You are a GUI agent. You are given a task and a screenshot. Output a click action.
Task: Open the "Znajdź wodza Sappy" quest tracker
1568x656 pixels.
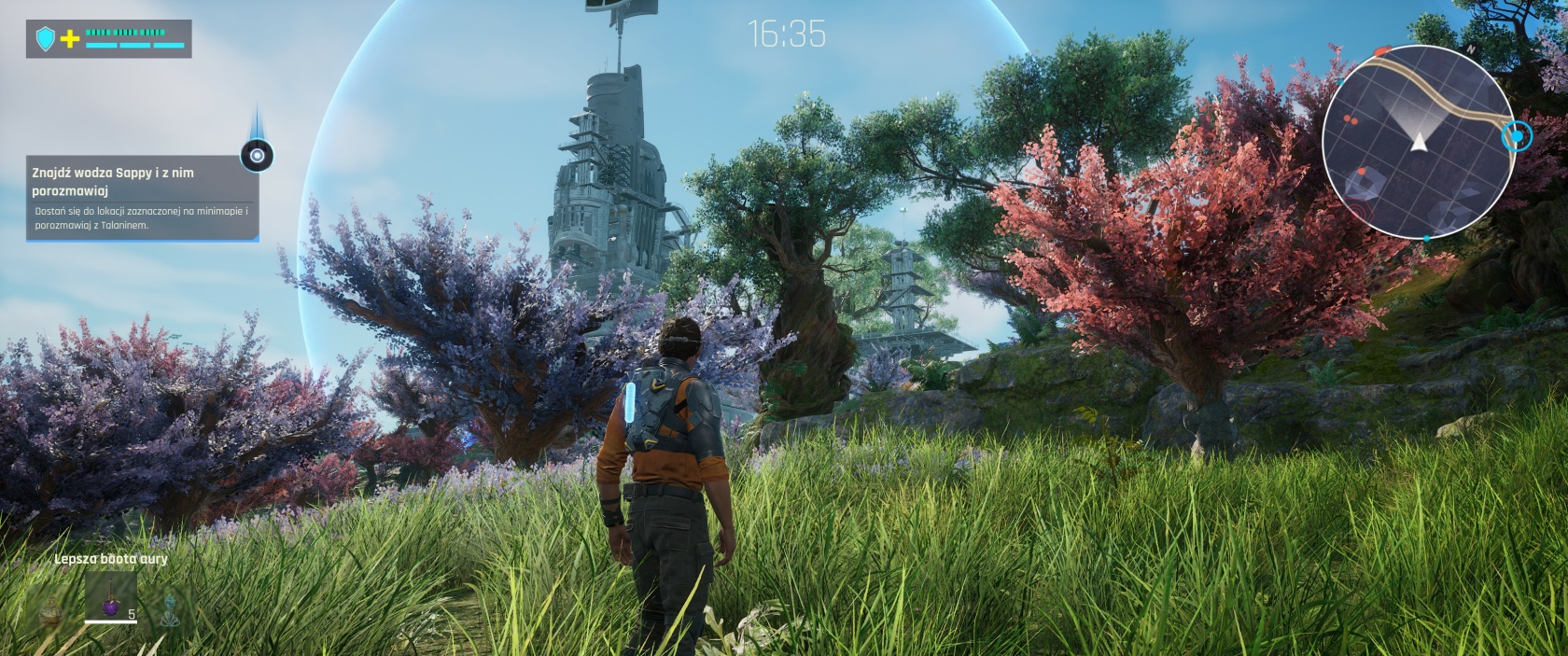(x=140, y=197)
